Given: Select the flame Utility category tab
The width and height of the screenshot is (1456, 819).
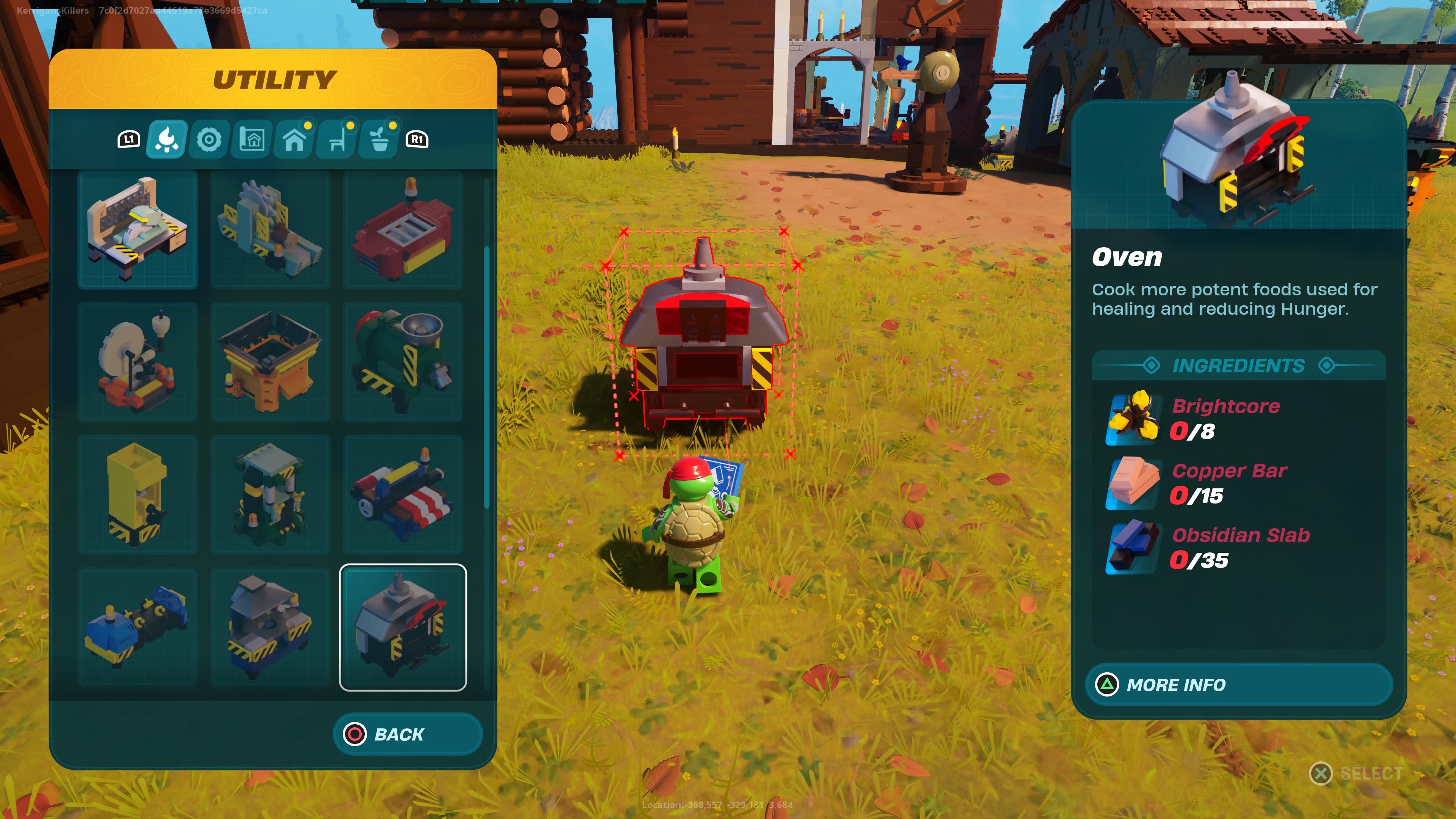Looking at the screenshot, I should [x=166, y=139].
